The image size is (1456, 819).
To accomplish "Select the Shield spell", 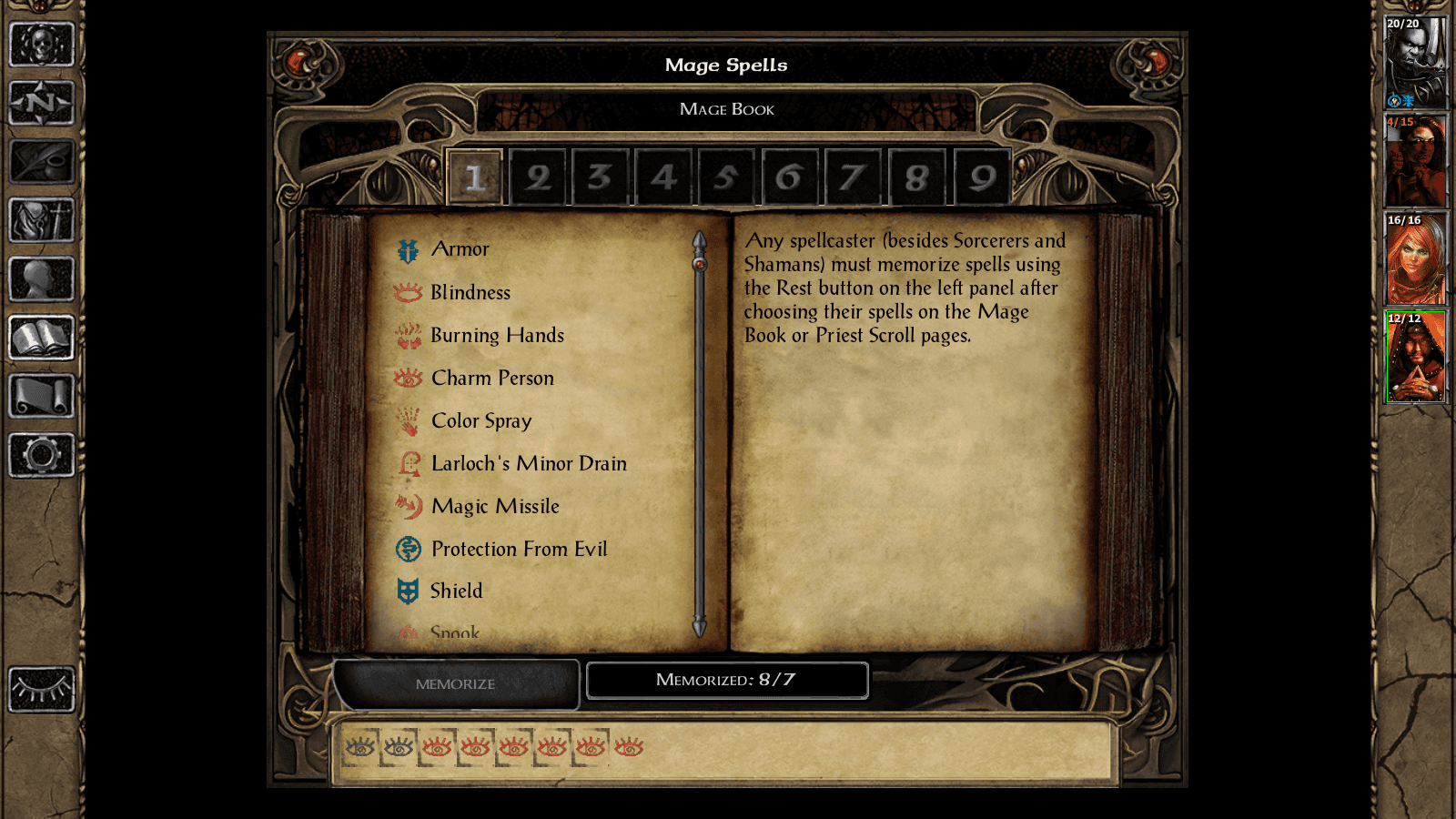I will pos(456,591).
